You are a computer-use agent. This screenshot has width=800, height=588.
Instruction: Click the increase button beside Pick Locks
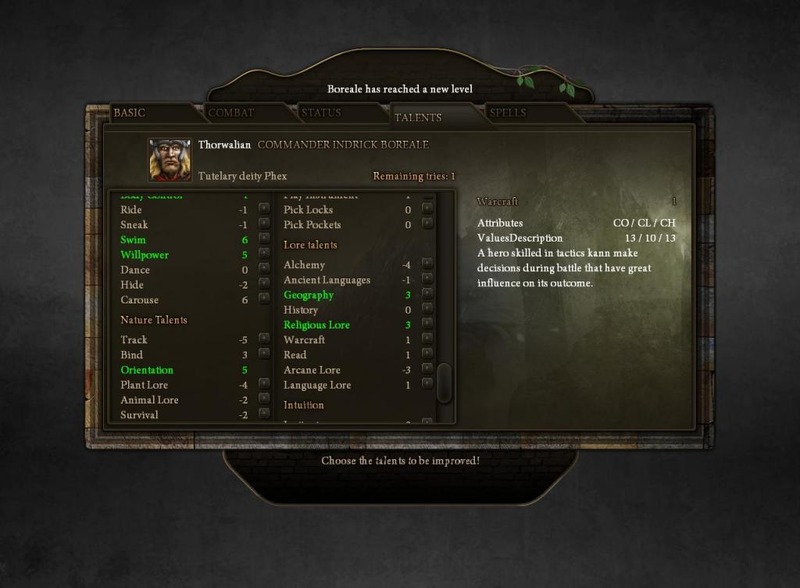427,210
